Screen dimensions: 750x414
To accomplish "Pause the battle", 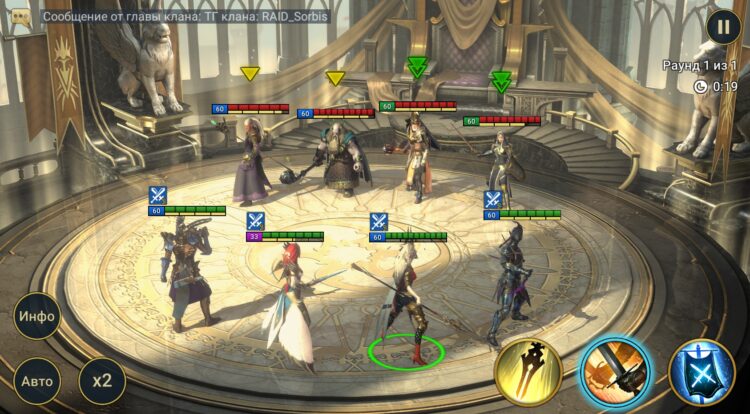I will point(721,27).
